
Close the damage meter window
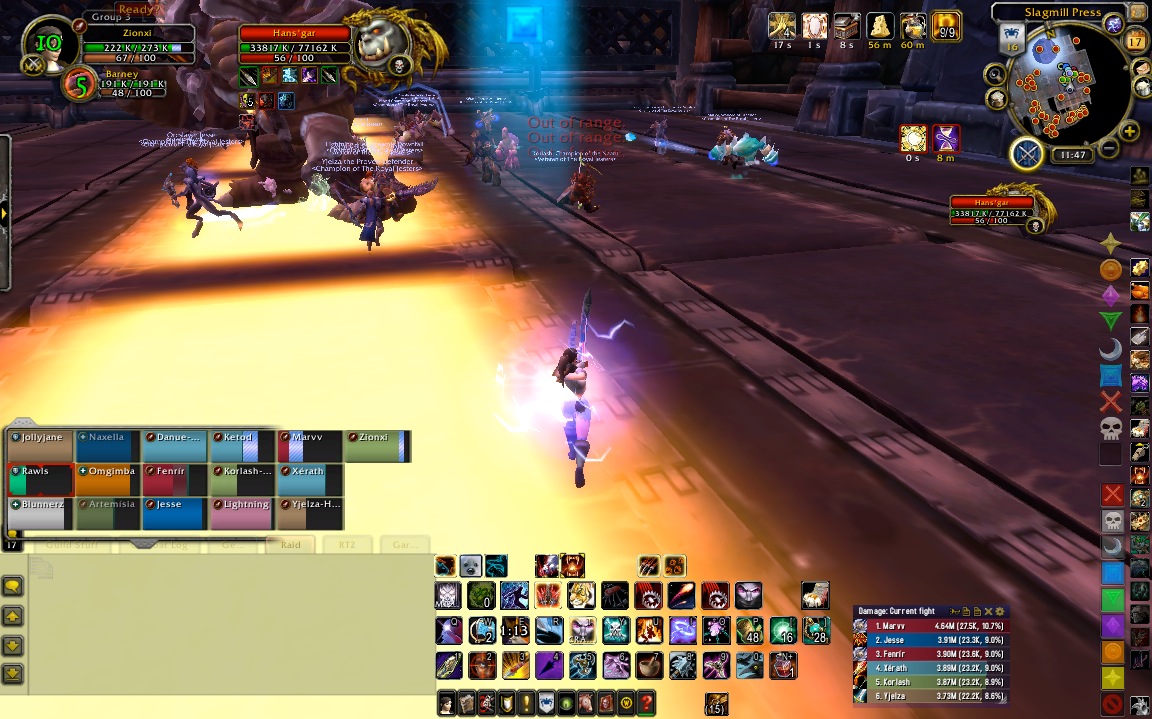(988, 611)
